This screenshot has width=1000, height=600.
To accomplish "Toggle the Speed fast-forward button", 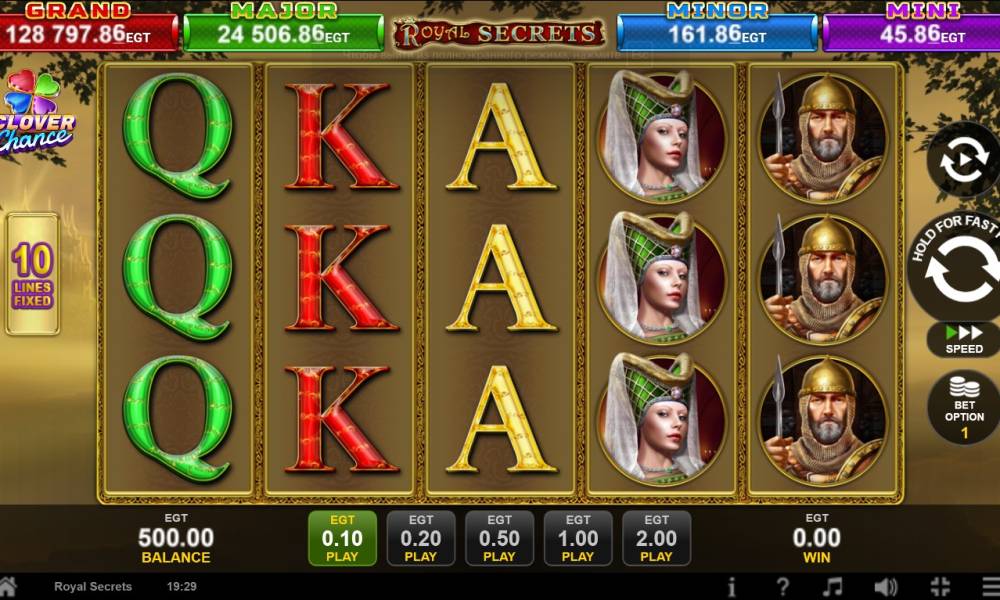I will [x=964, y=339].
